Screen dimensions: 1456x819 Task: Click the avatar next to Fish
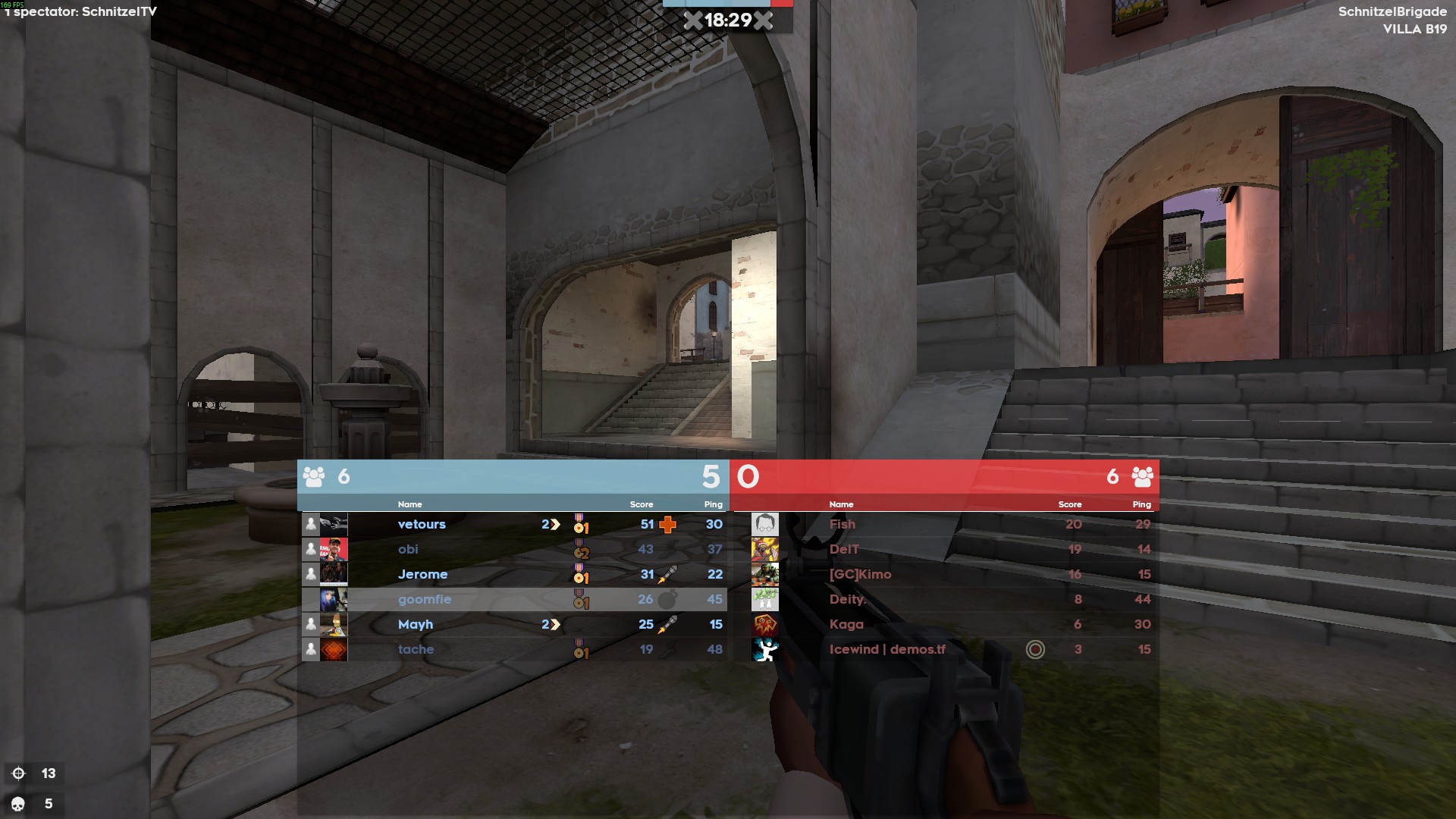764,524
